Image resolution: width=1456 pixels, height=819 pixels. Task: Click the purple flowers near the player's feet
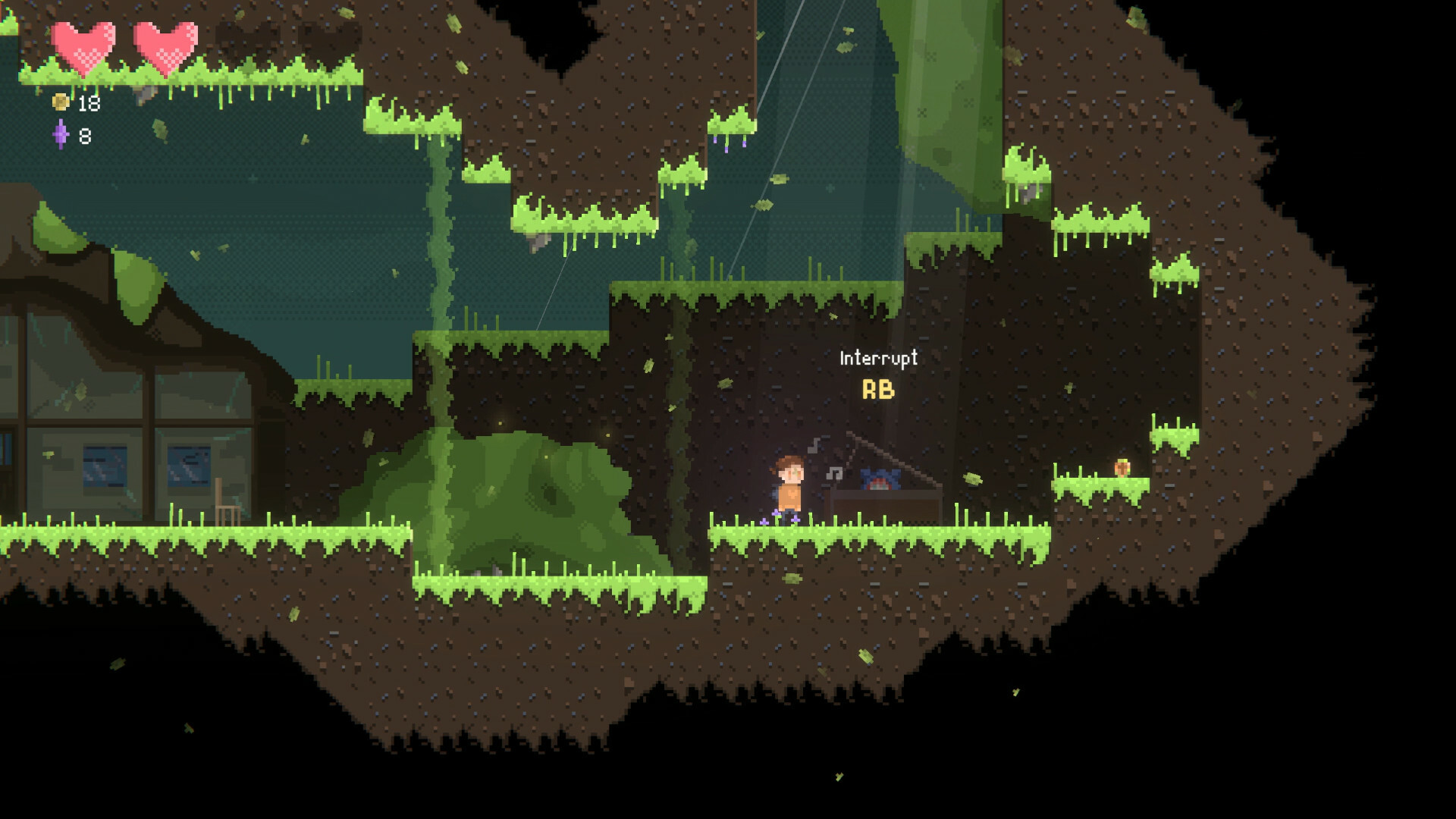click(777, 517)
